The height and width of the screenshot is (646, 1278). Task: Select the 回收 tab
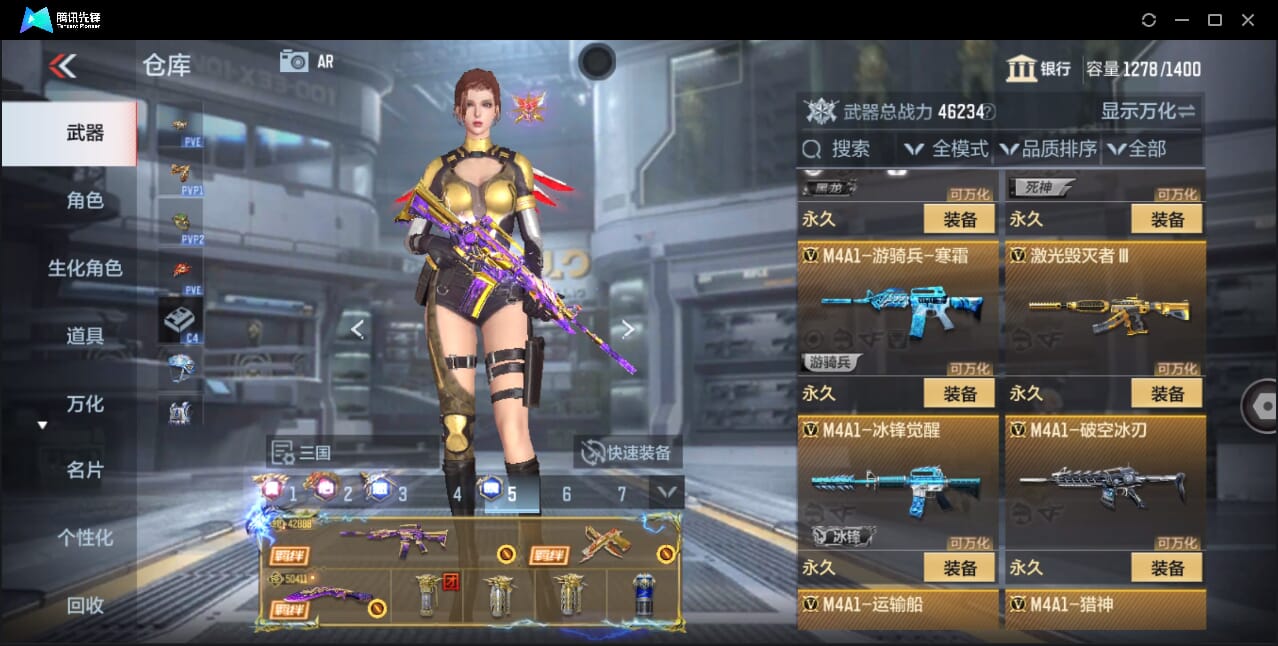click(85, 605)
